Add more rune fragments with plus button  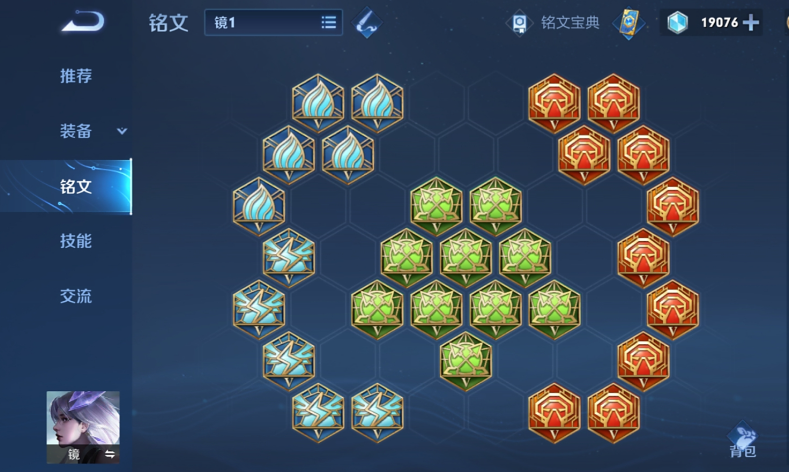[x=751, y=22]
